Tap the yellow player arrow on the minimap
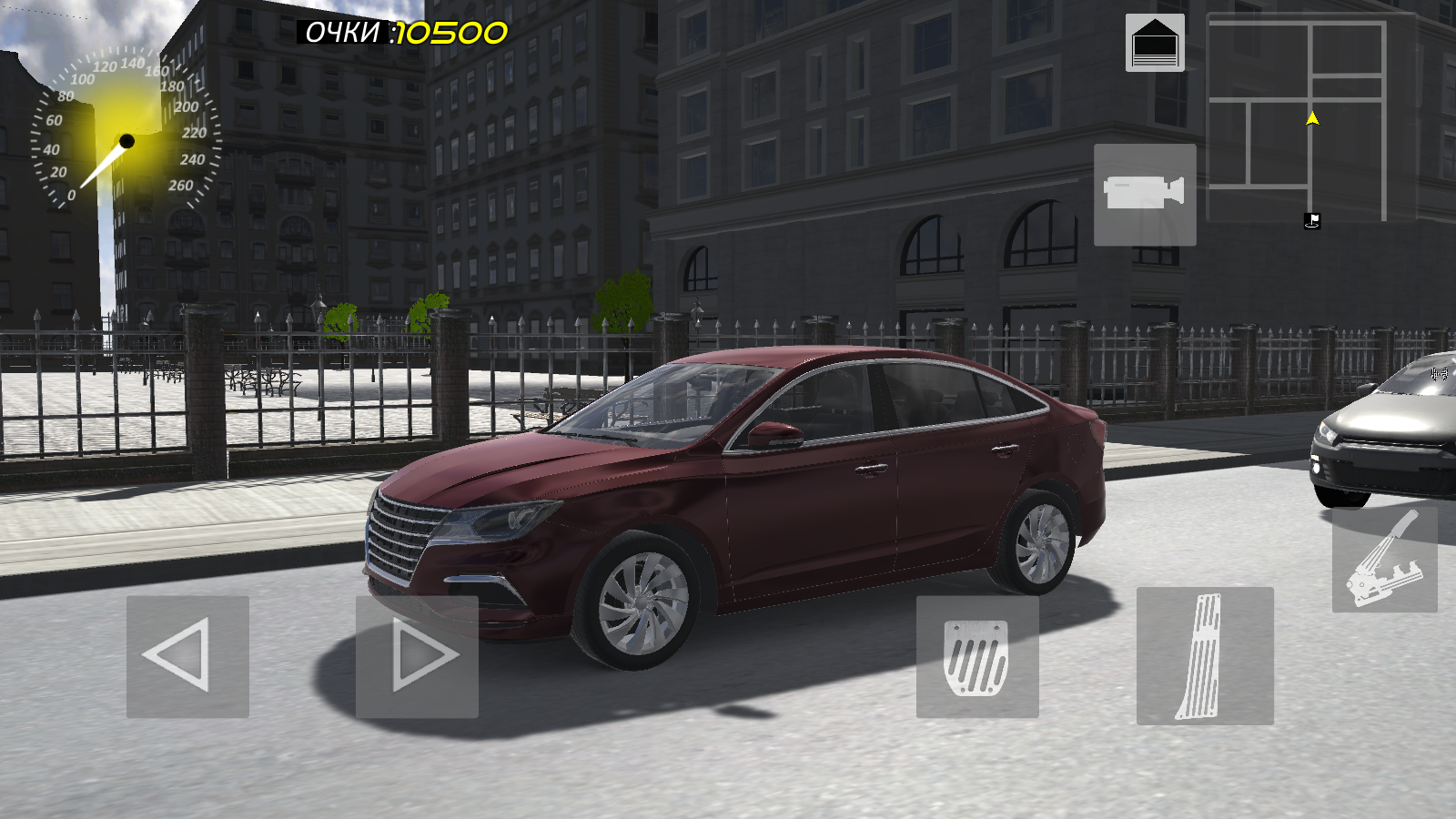Viewport: 1456px width, 819px height. (x=1311, y=116)
